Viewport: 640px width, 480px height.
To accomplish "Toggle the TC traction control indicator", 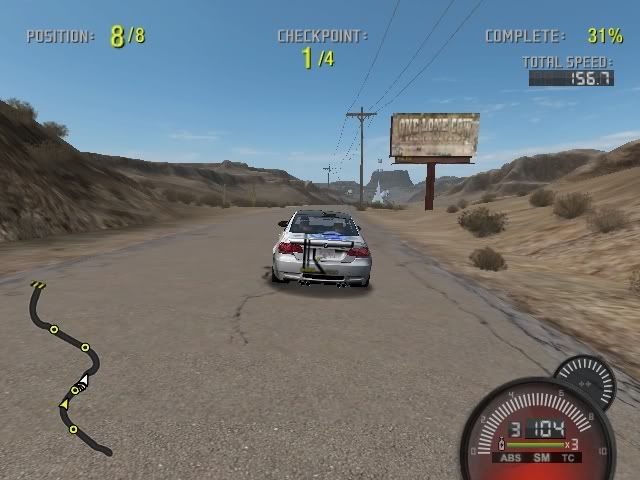I will (x=568, y=458).
